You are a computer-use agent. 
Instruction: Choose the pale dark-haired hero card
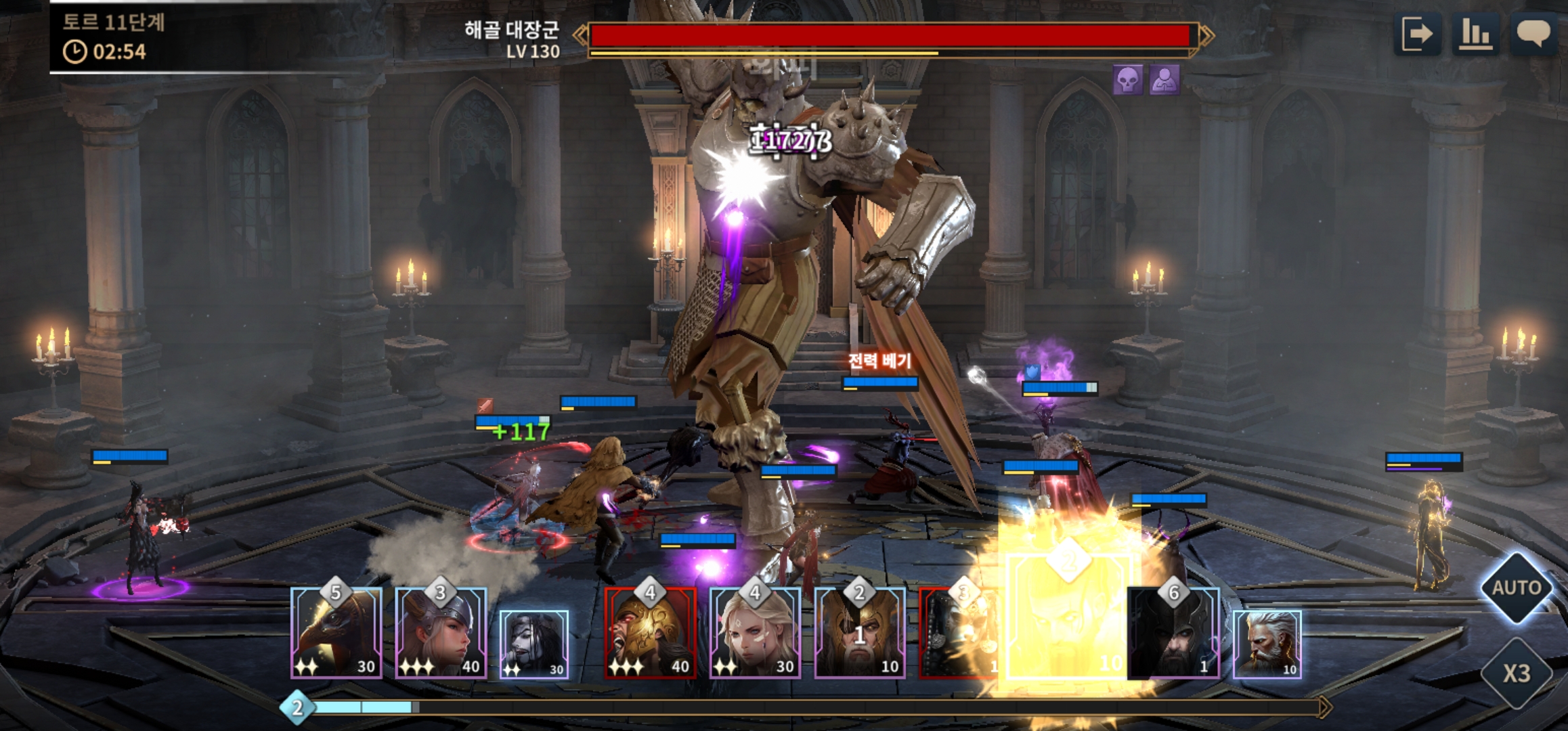[534, 644]
